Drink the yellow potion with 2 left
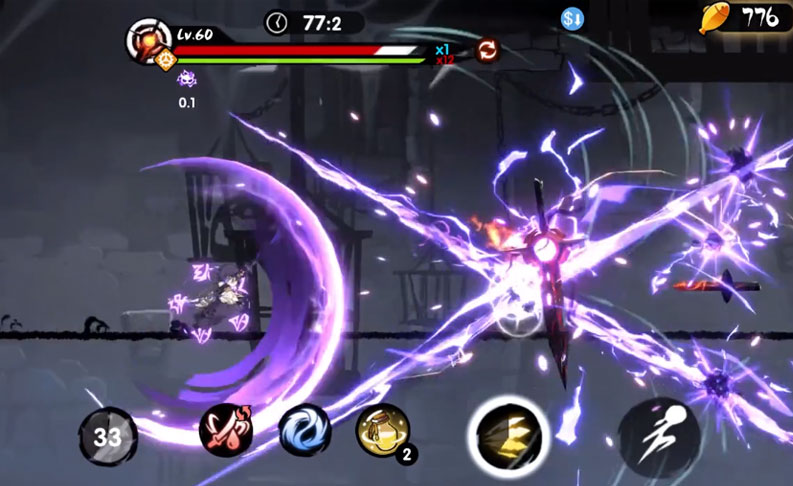The image size is (793, 486). (x=383, y=431)
